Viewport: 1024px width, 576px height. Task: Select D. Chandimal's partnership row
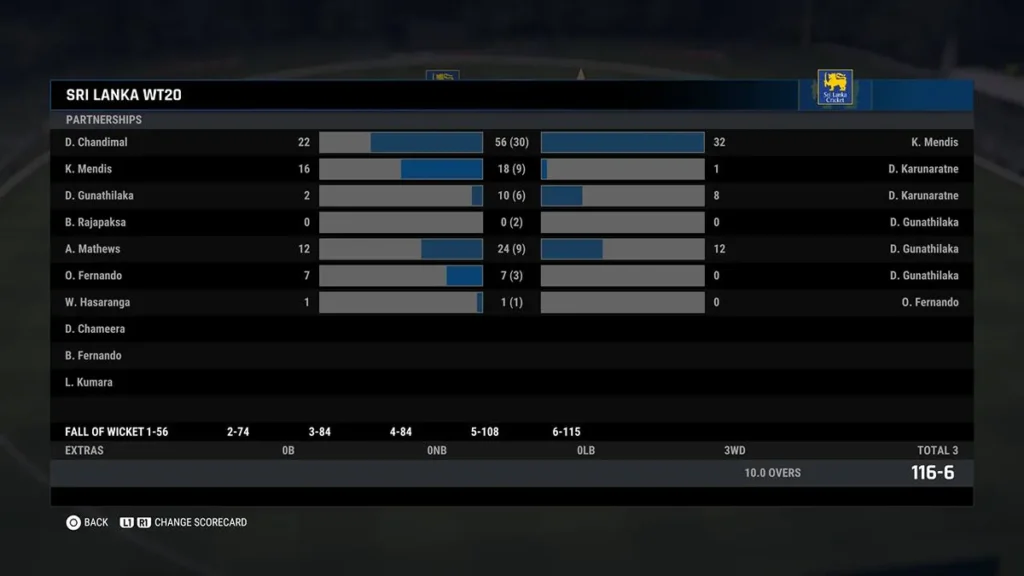[x=97, y=142]
